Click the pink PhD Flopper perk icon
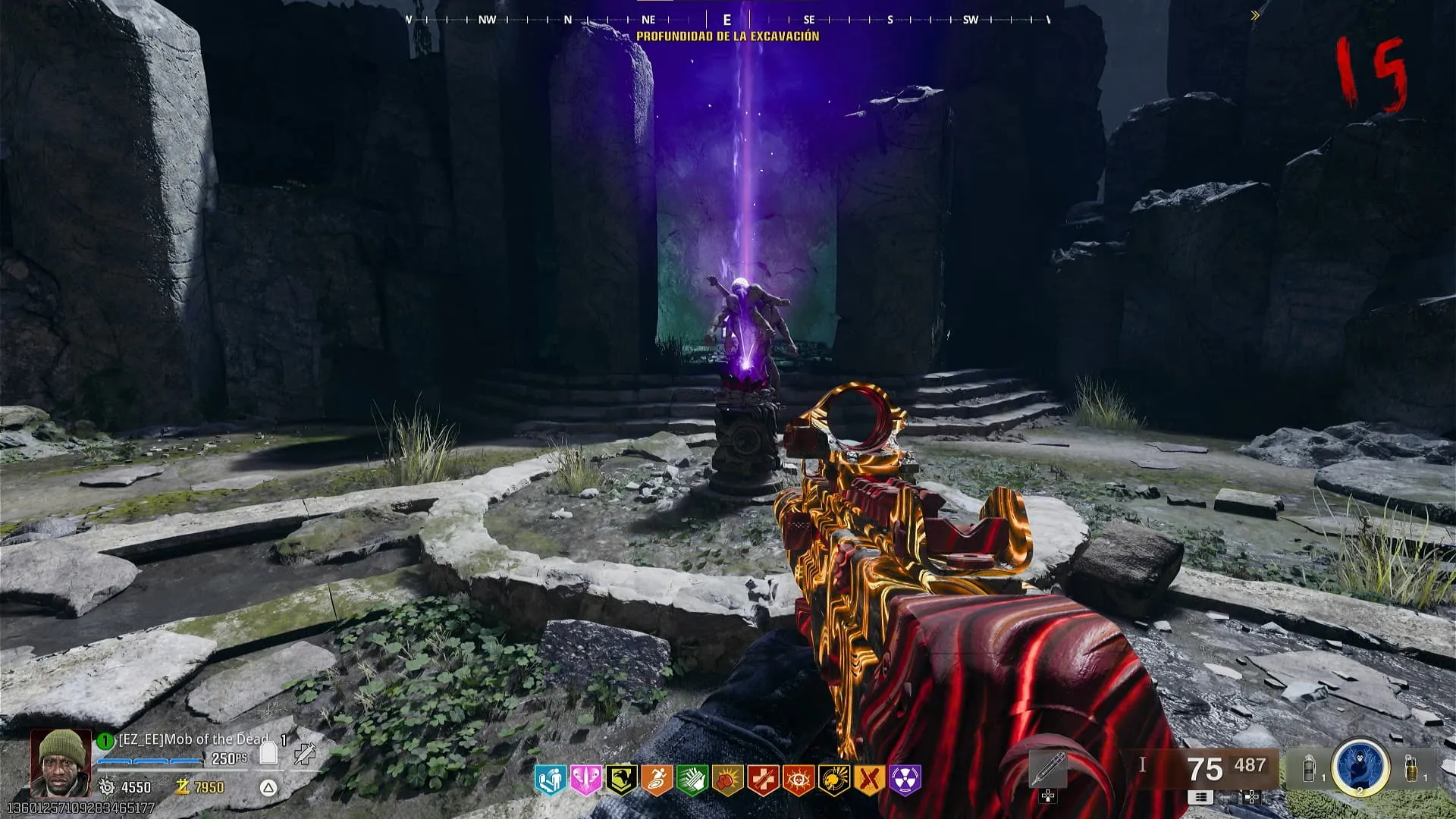 tap(585, 780)
